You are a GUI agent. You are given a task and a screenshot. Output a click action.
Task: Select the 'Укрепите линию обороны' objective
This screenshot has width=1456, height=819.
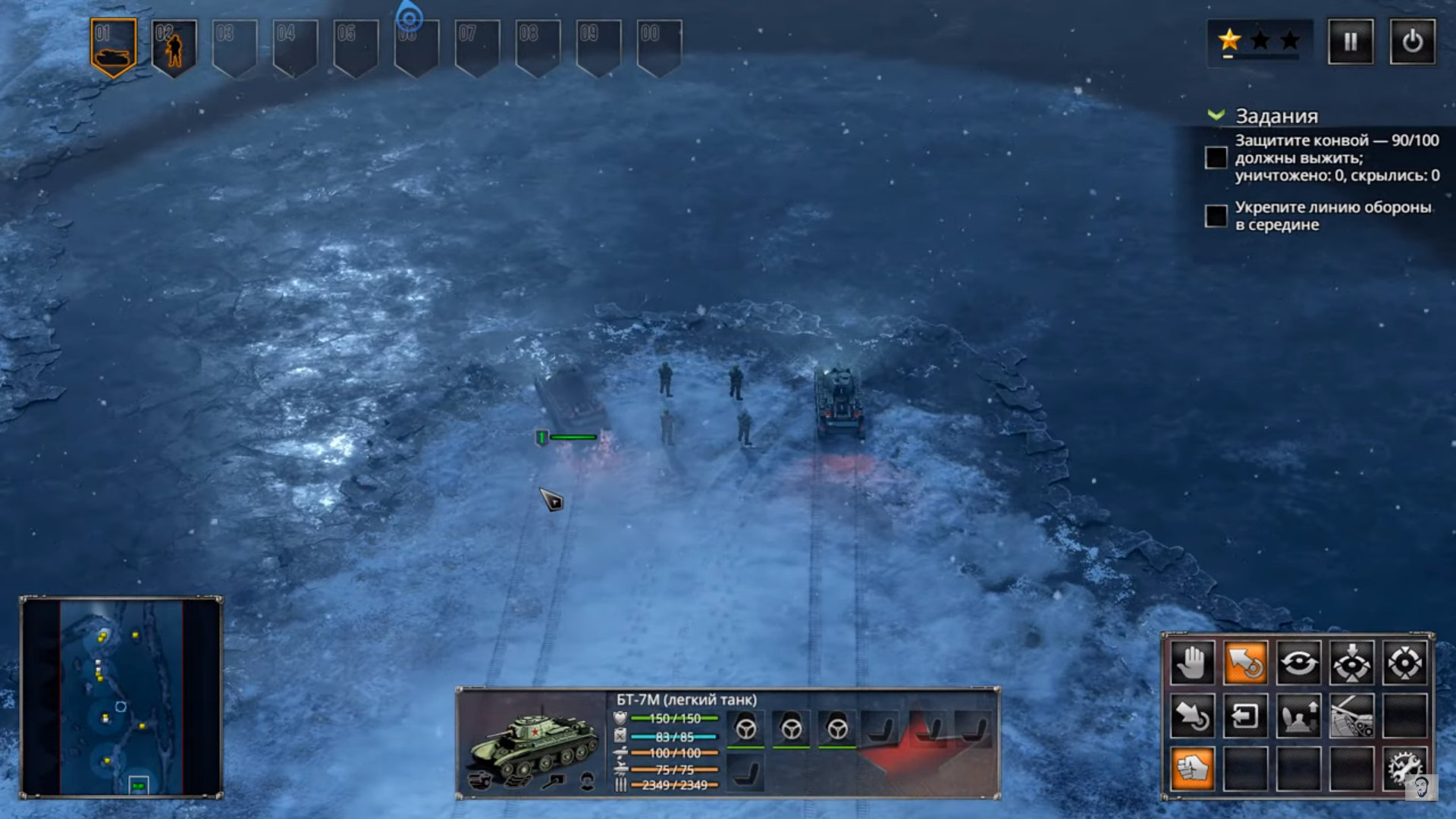pos(1216,216)
